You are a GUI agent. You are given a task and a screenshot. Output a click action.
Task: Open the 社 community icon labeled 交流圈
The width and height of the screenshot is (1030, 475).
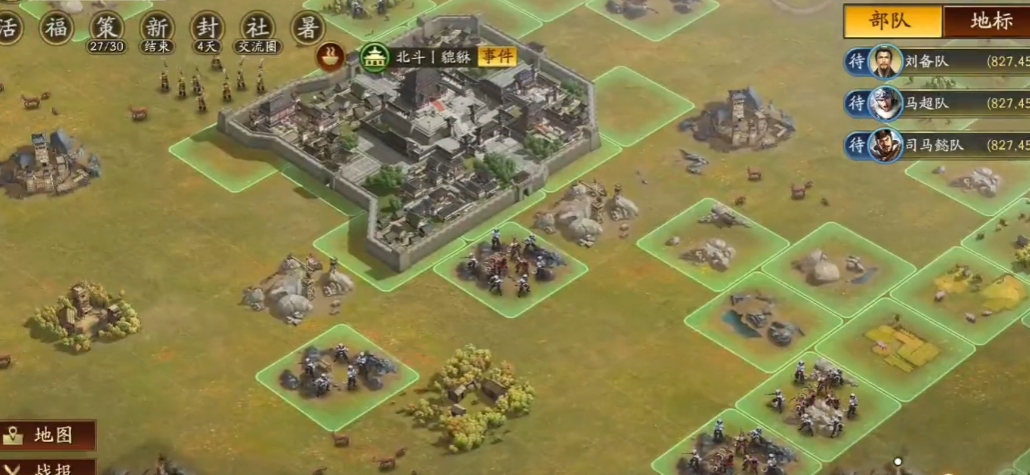coord(258,27)
